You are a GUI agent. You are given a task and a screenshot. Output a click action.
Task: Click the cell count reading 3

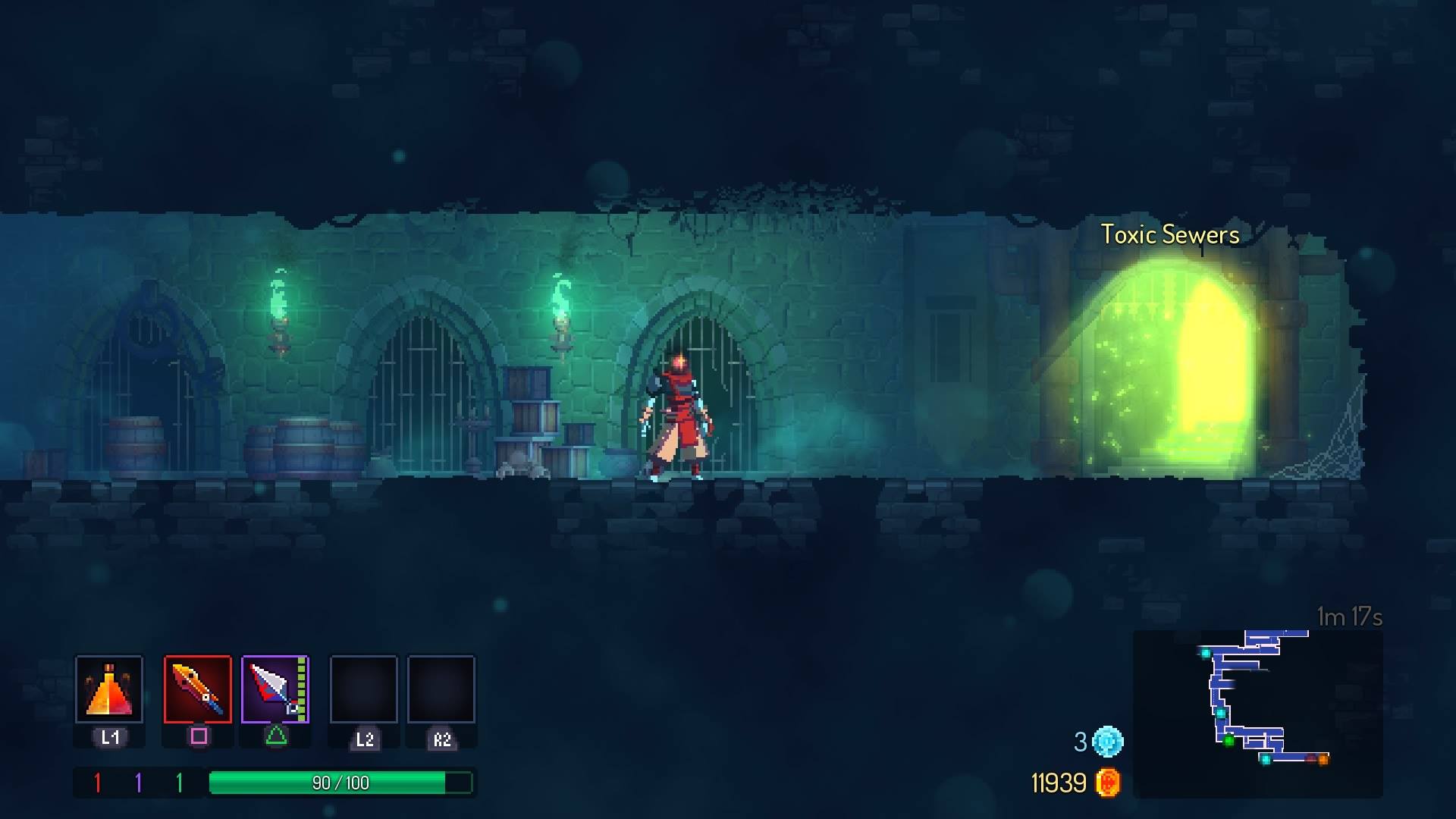pyautogui.click(x=1080, y=743)
